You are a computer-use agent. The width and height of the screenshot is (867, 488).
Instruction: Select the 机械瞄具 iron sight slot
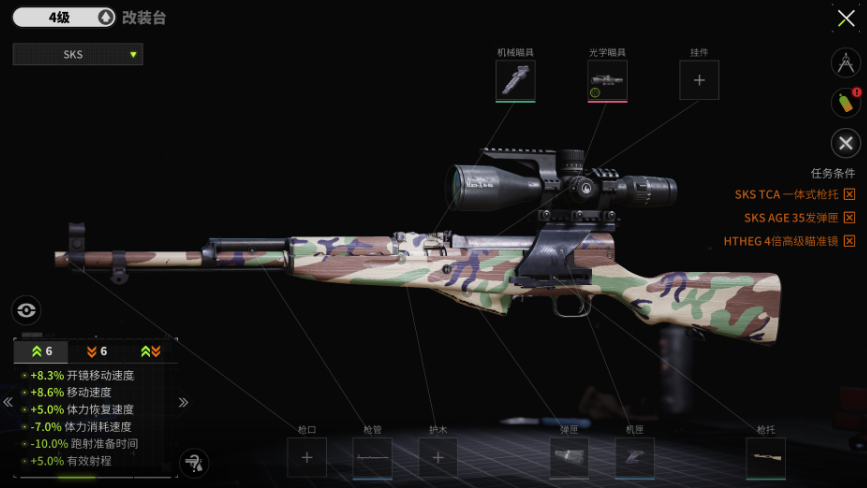click(x=515, y=80)
